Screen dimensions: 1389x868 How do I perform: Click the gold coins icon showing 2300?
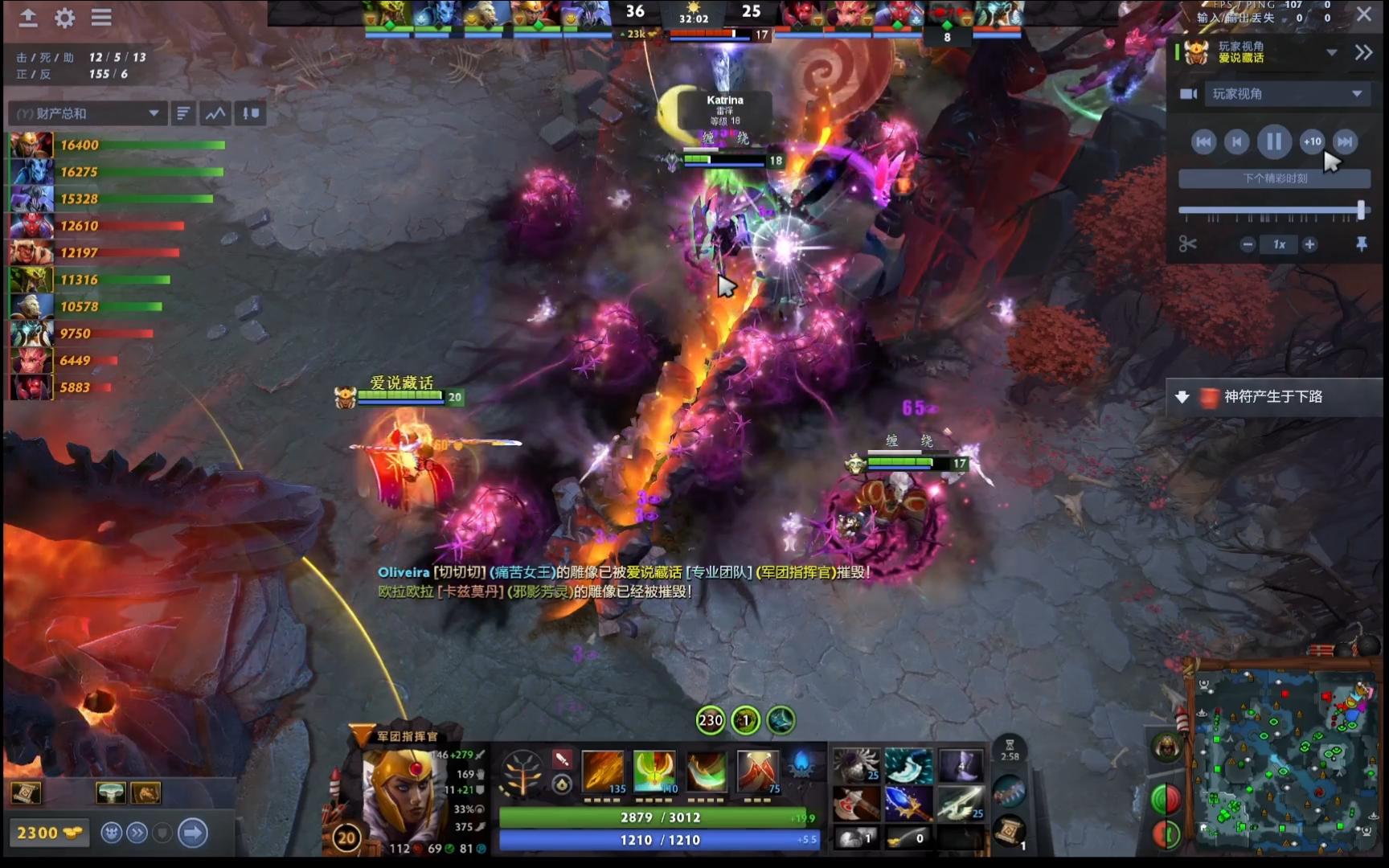[x=50, y=833]
